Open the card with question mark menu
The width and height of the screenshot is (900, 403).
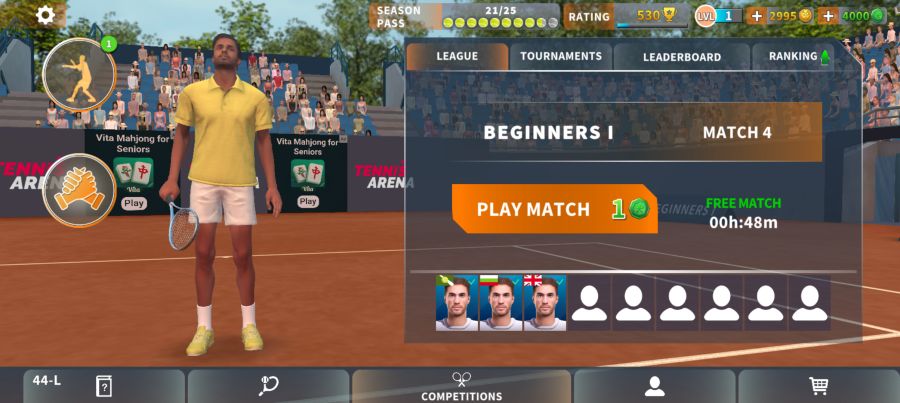click(x=104, y=386)
